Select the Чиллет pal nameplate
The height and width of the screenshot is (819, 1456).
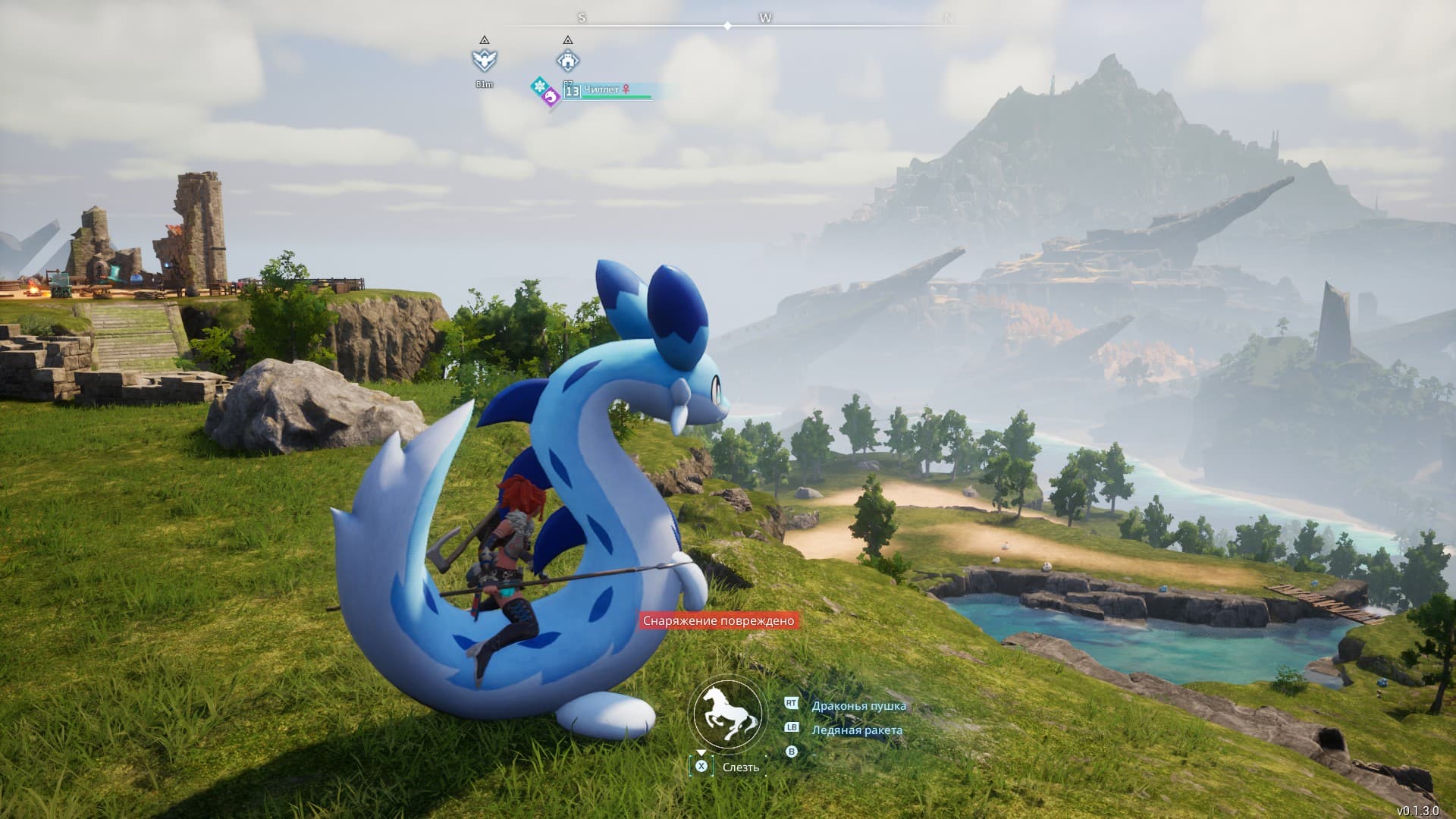(607, 90)
